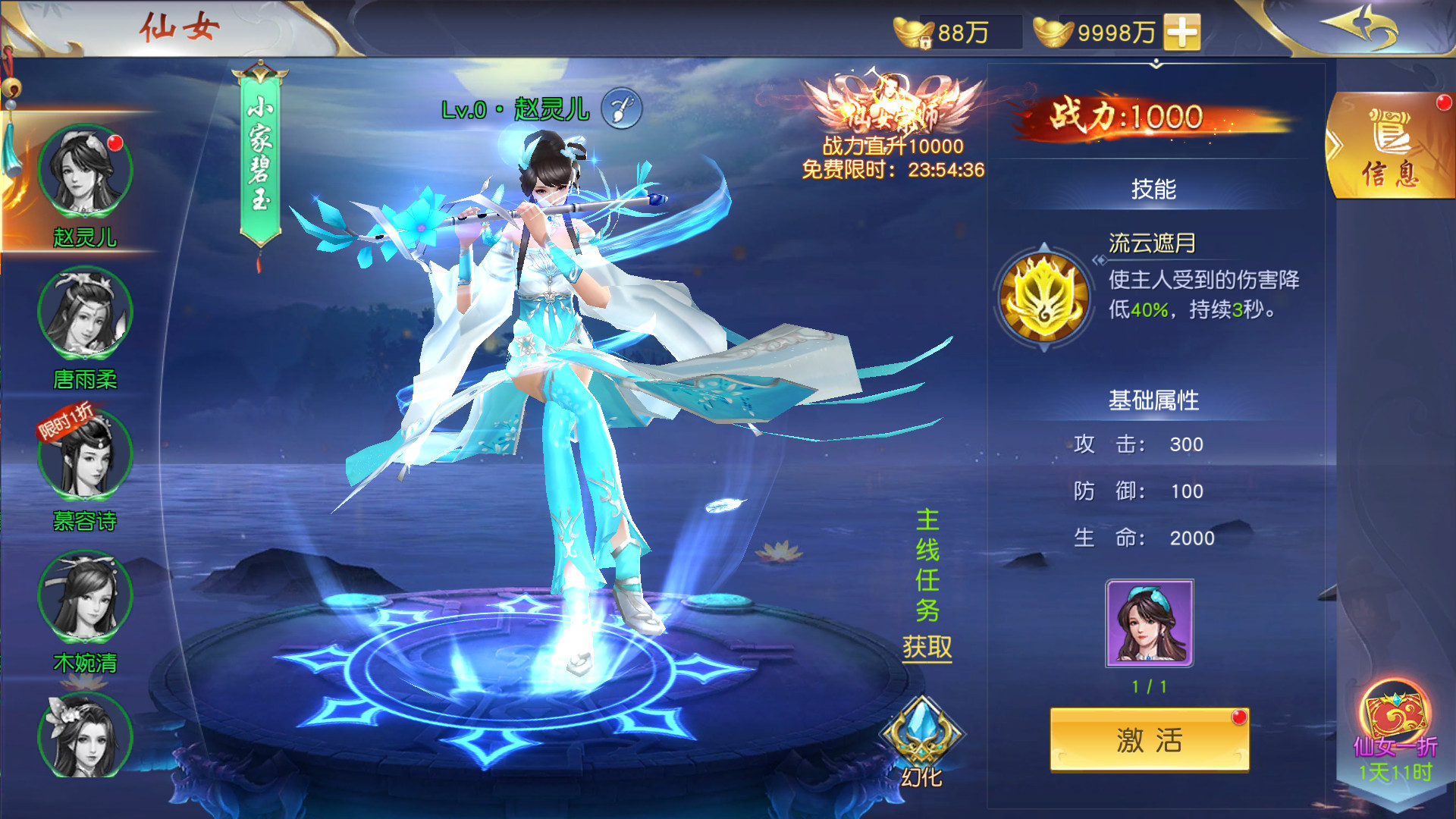Inspect the 流云遮月 skill icon
The height and width of the screenshot is (819, 1456).
1044,297
